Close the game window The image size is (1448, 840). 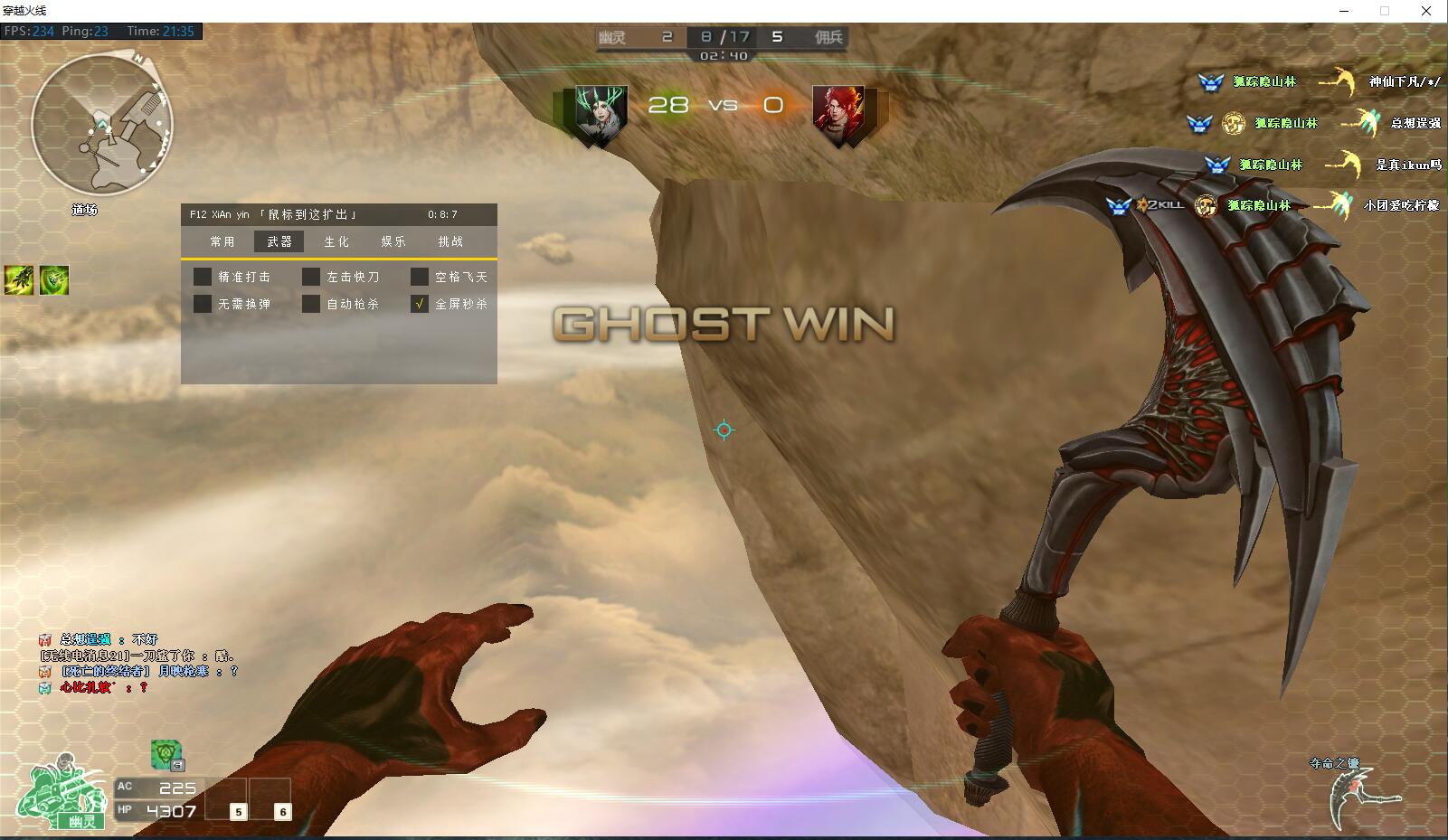coord(1426,11)
